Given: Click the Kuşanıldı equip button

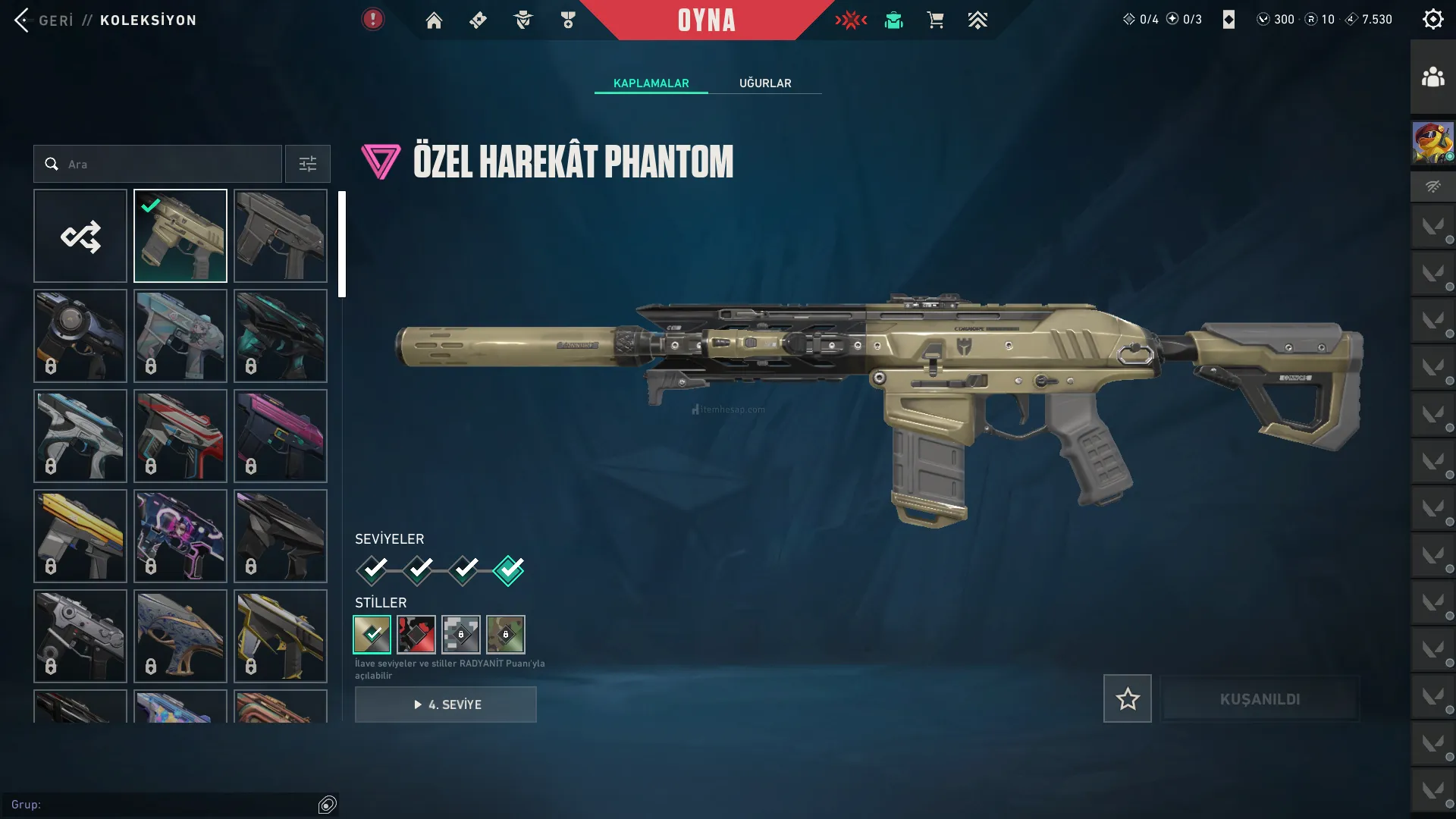Looking at the screenshot, I should pyautogui.click(x=1260, y=698).
